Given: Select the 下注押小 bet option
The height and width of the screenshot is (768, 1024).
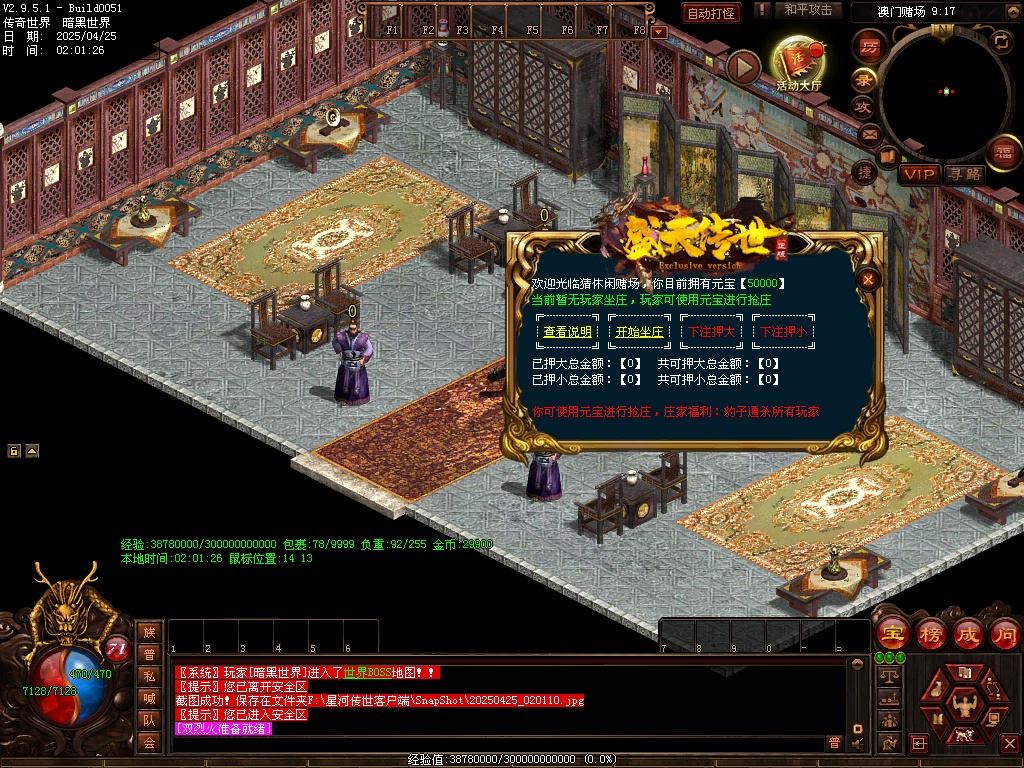Looking at the screenshot, I should pos(783,332).
